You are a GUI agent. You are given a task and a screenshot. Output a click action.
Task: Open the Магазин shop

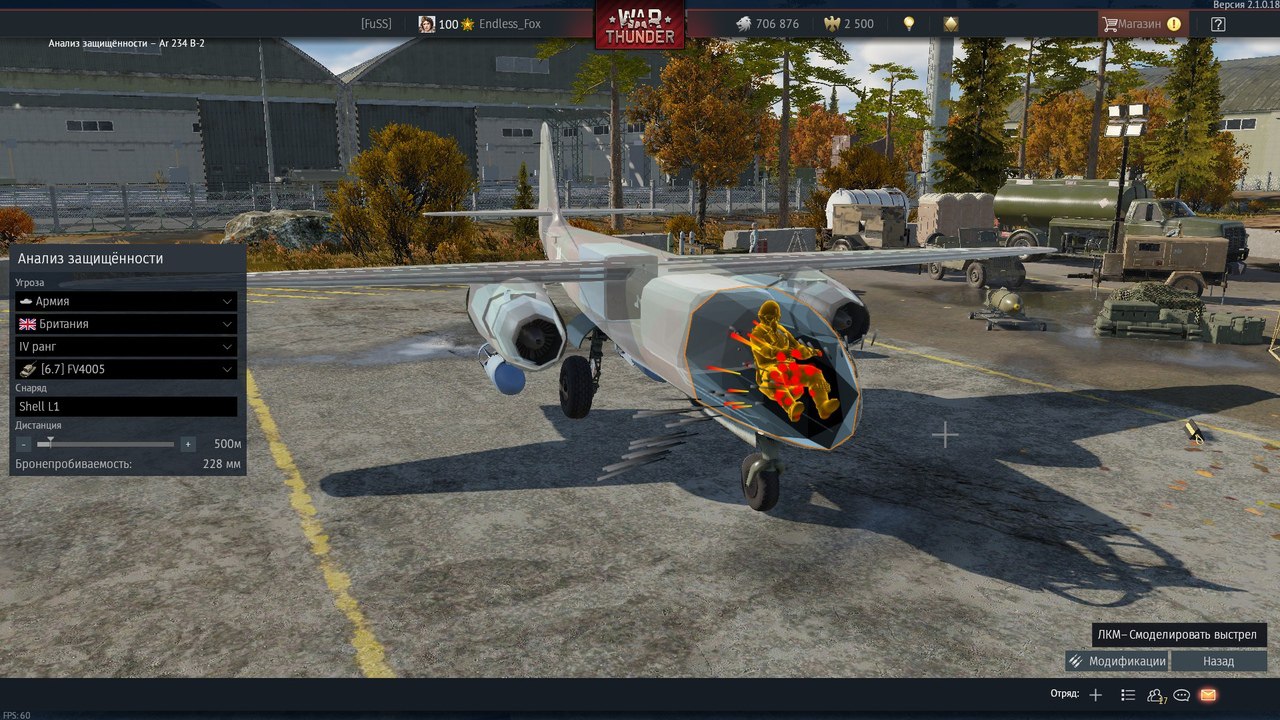tap(1141, 24)
